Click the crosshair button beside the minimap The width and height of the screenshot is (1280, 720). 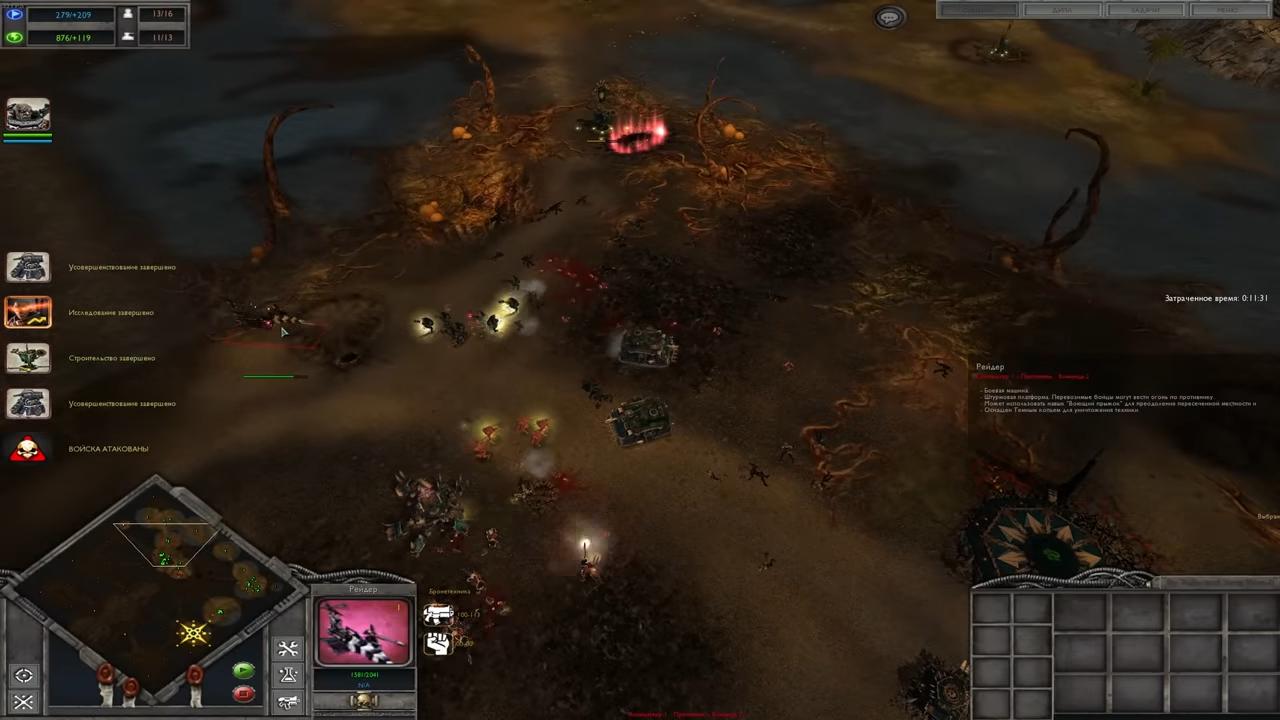(x=24, y=675)
